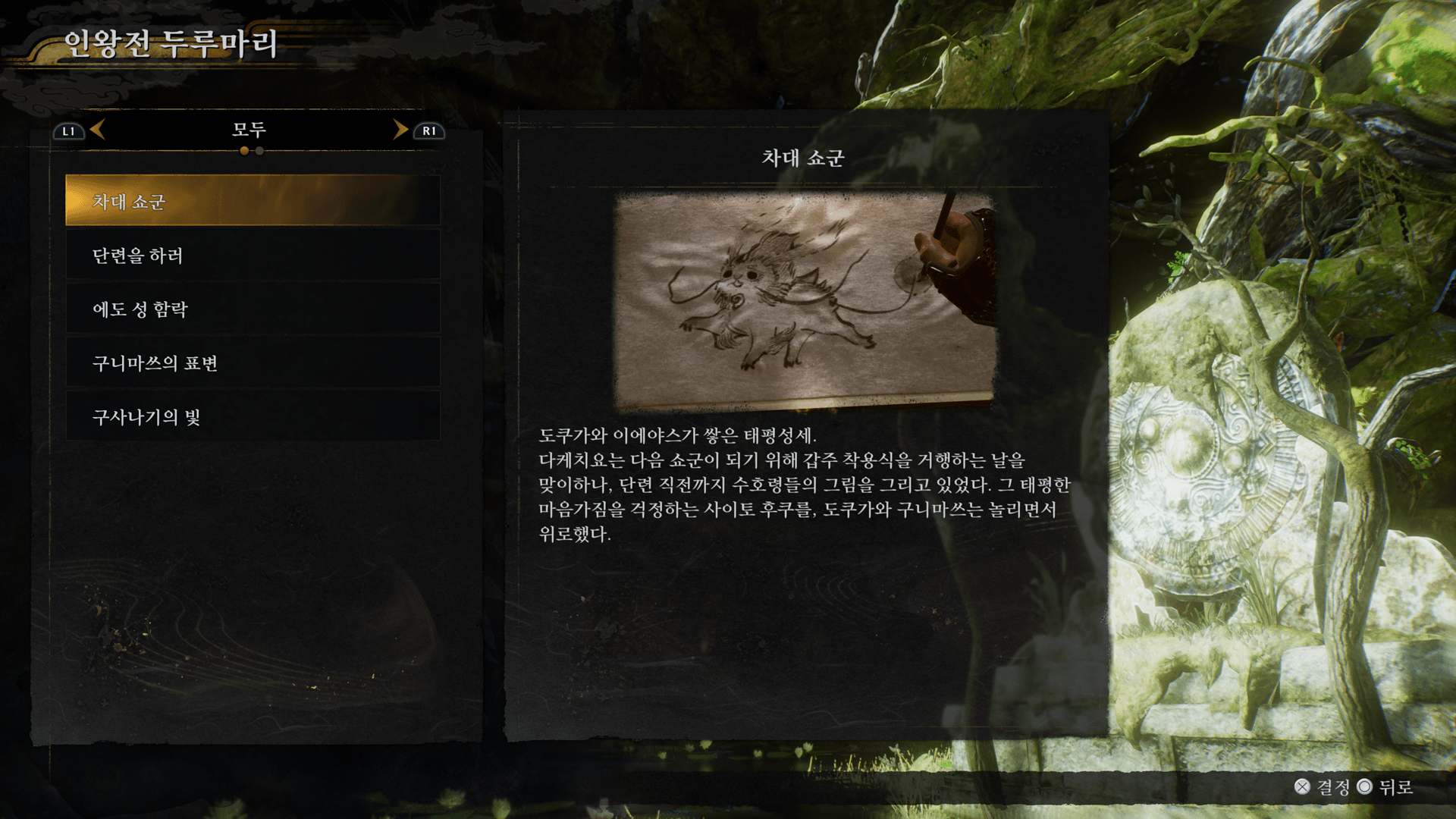This screenshot has width=1456, height=819.
Task: Select the 구니마쓰의 표변 entry
Action: pos(253,363)
